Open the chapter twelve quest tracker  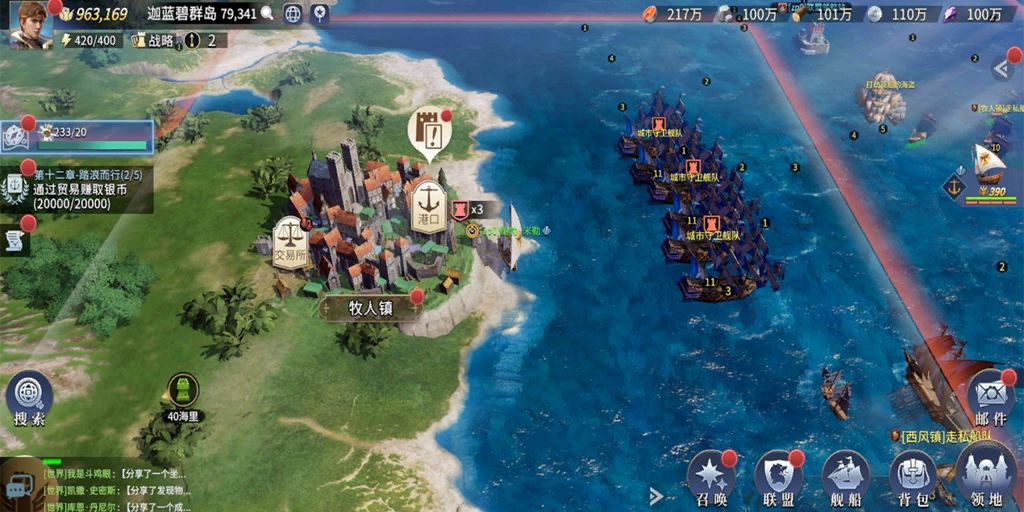tap(80, 189)
